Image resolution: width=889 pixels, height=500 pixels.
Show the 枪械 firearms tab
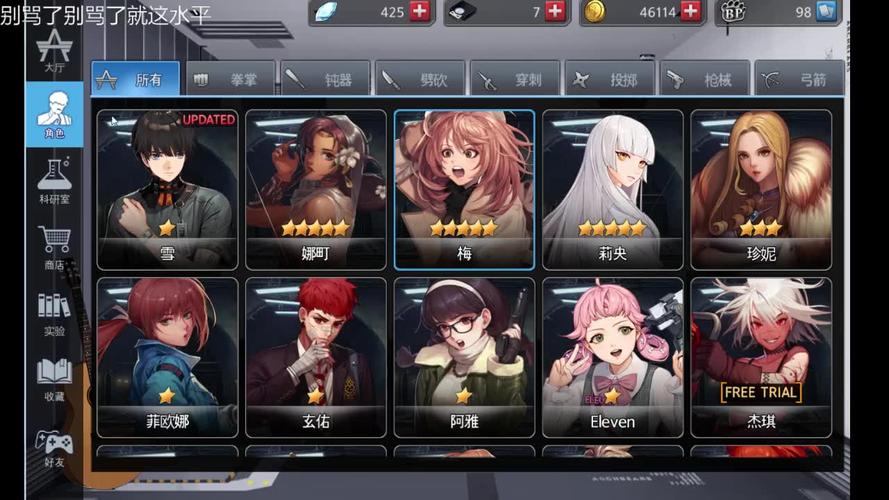(703, 79)
